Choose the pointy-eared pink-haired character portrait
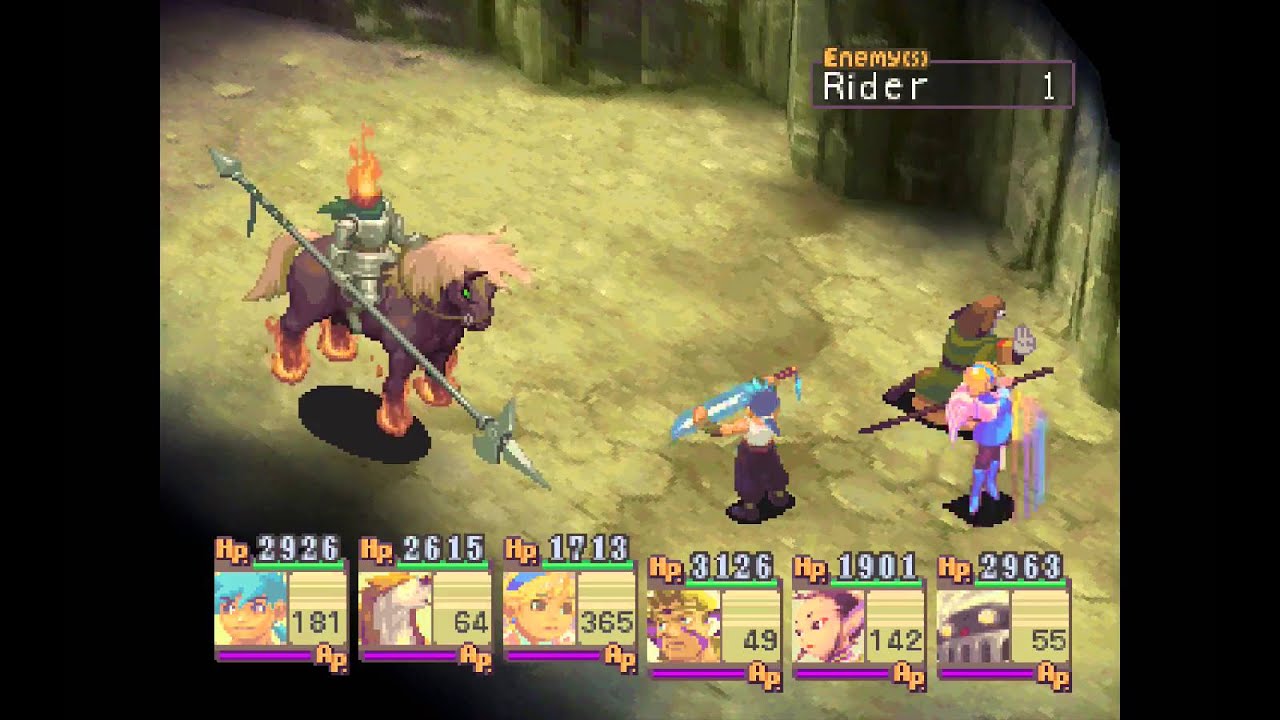Image resolution: width=1280 pixels, height=720 pixels. pyautogui.click(x=828, y=626)
